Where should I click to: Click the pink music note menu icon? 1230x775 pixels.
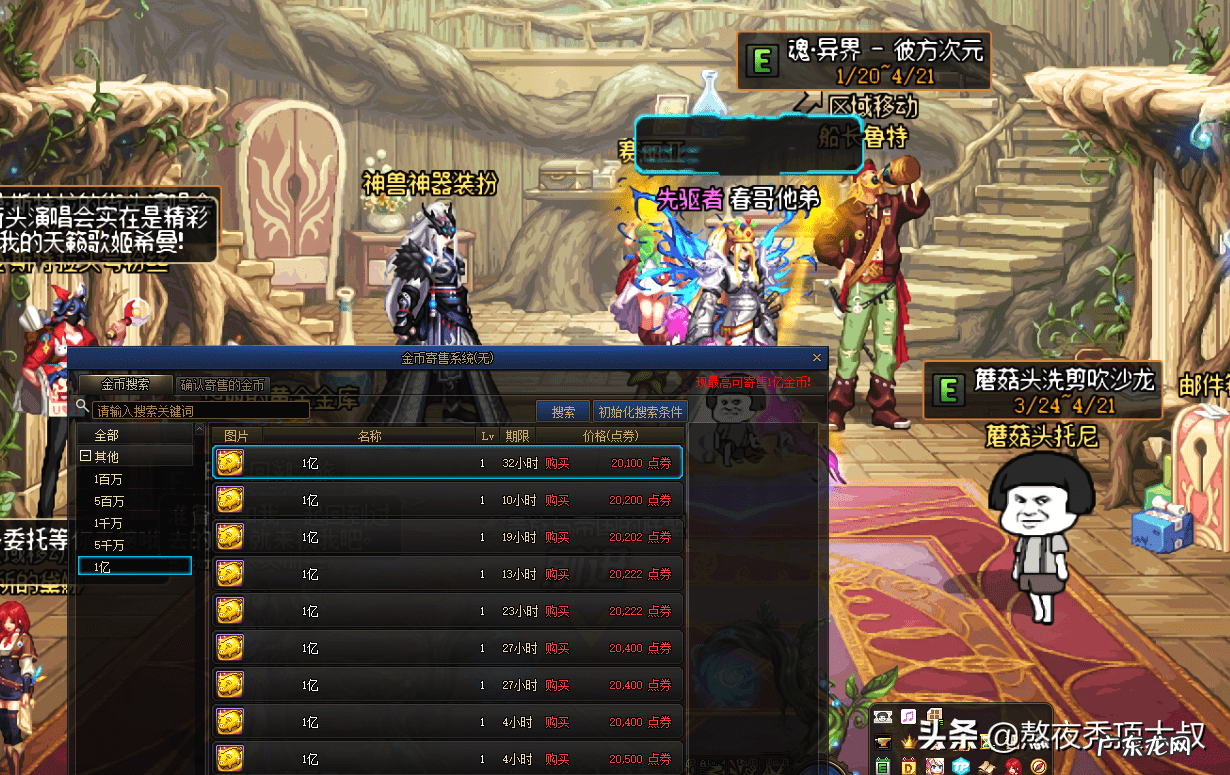[x=908, y=716]
